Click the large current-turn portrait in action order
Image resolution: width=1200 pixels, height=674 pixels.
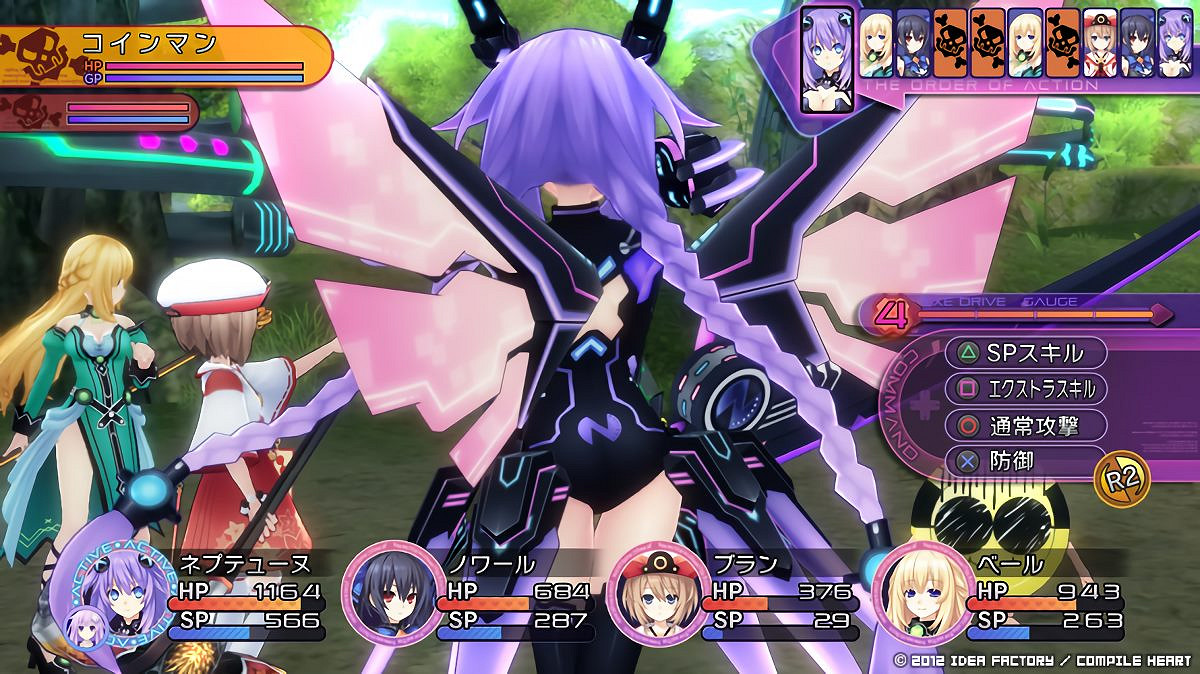(825, 60)
